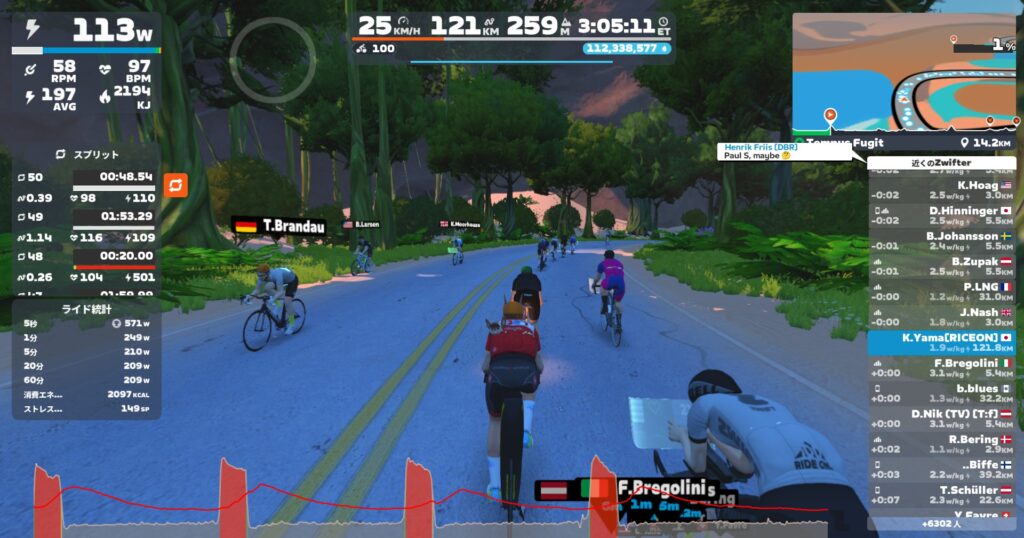1024x538 pixels.
Task: Select rider B.Zupak in the list
Action: tap(941, 266)
